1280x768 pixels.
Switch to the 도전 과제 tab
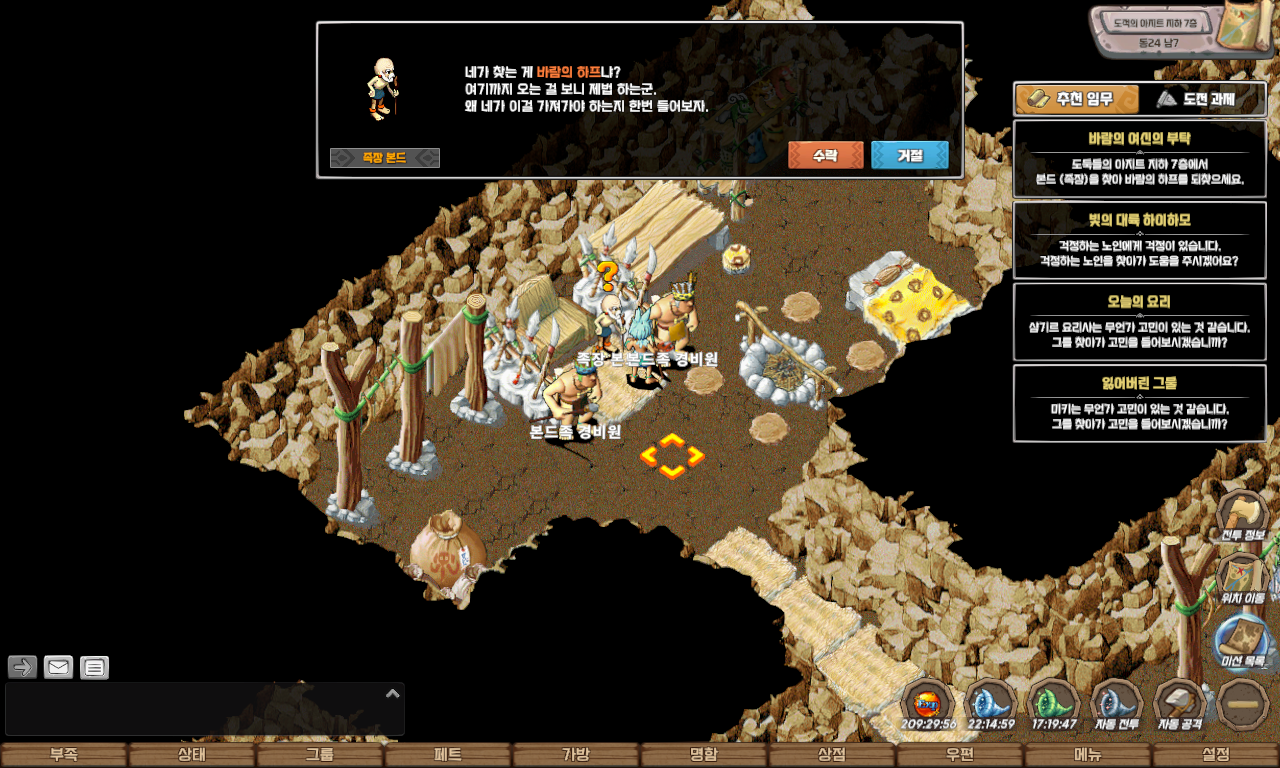(1203, 99)
